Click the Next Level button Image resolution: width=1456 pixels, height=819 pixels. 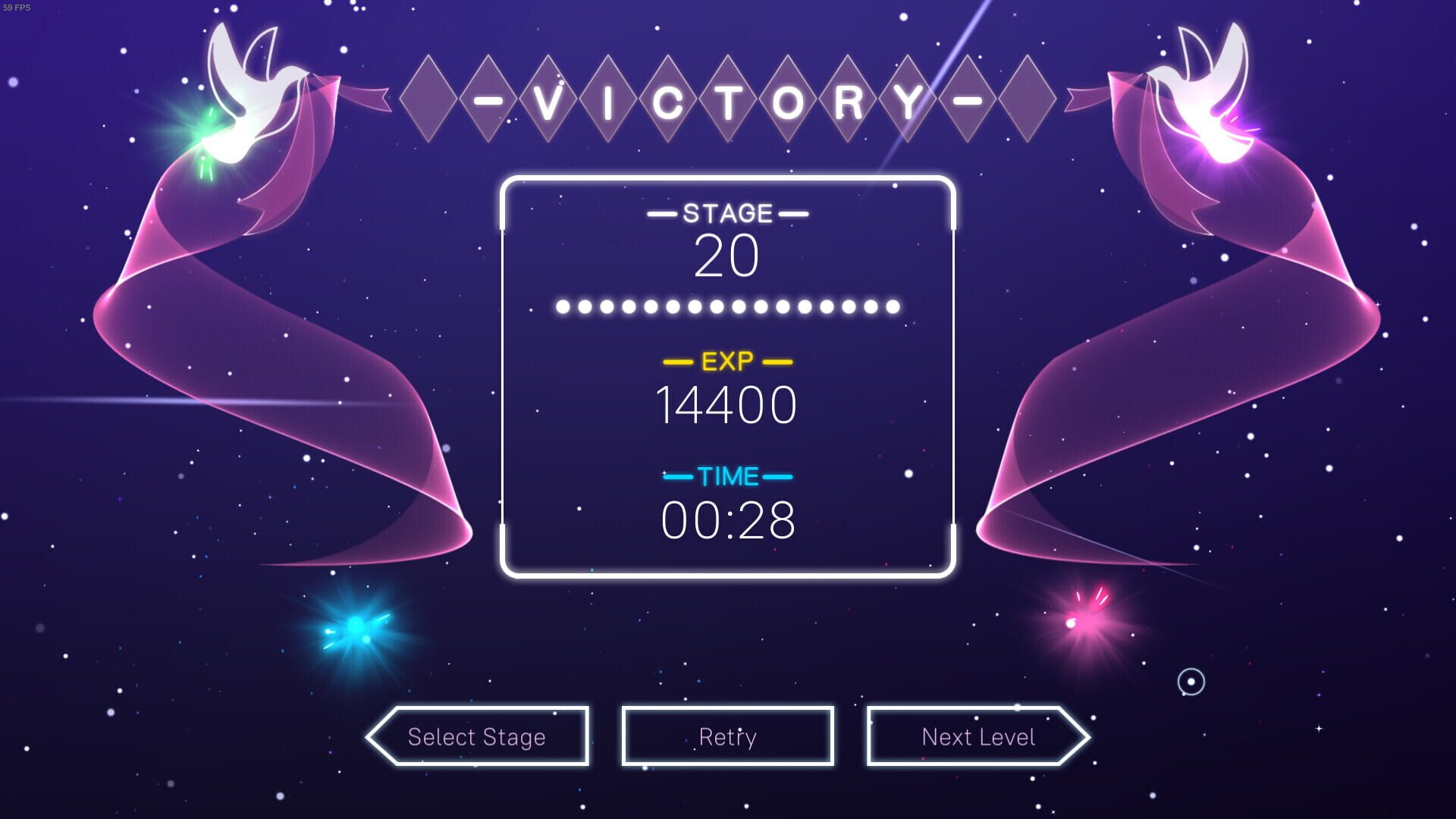coord(978,736)
